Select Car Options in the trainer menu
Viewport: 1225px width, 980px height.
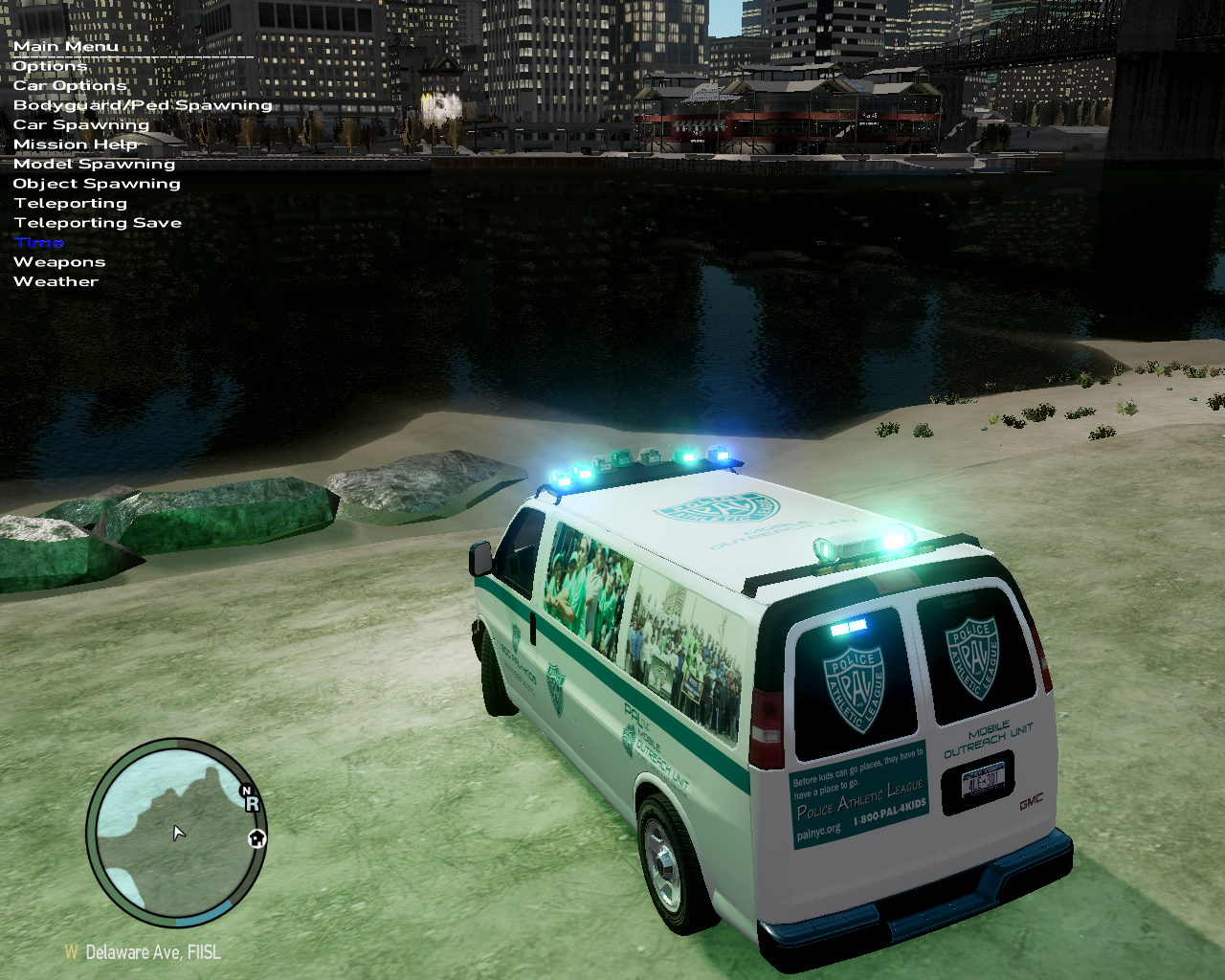click(70, 86)
